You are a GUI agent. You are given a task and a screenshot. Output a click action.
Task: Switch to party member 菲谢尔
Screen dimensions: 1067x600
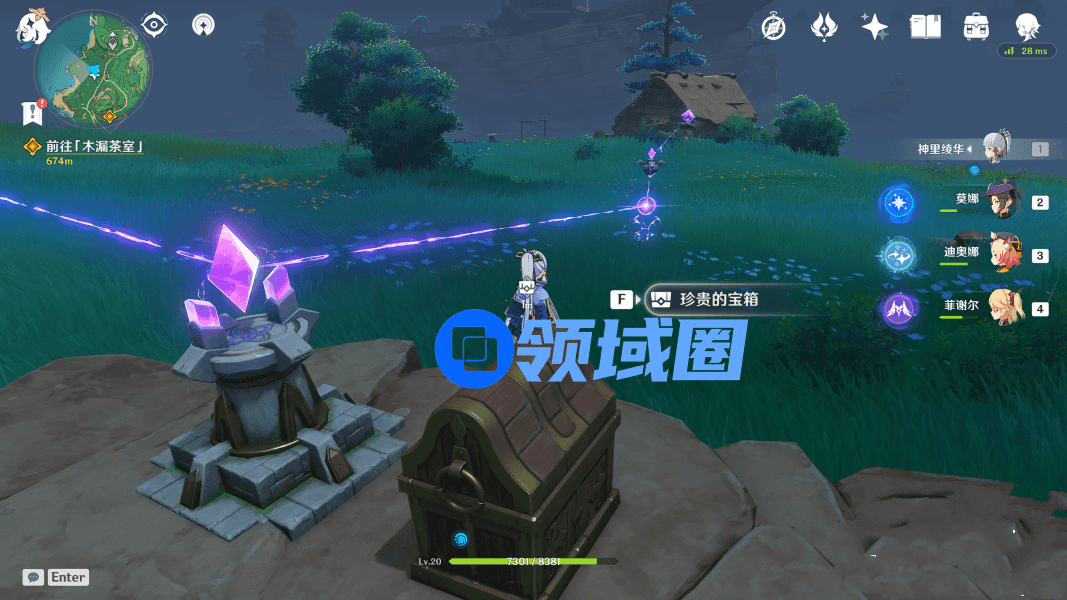coord(1002,308)
